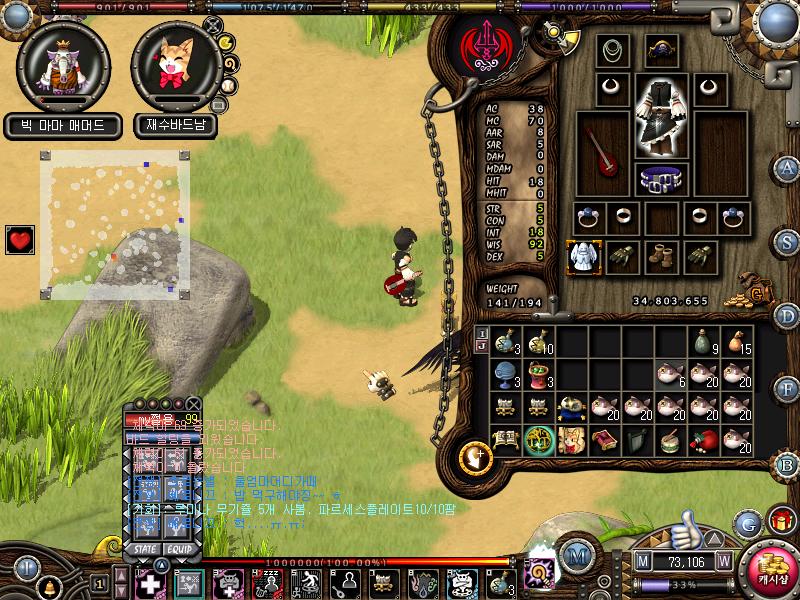
Task: Select the purple belt equipment slot
Action: coord(658,180)
